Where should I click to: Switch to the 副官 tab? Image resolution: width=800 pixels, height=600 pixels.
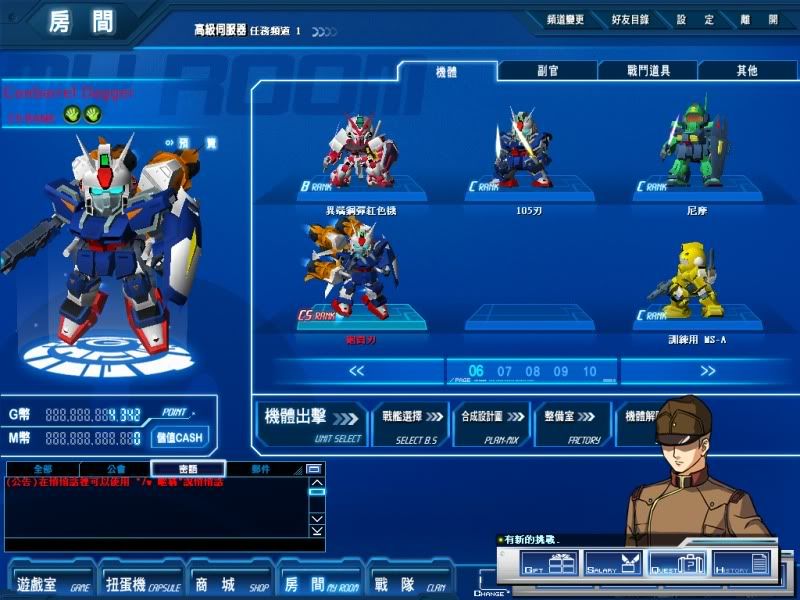(547, 71)
